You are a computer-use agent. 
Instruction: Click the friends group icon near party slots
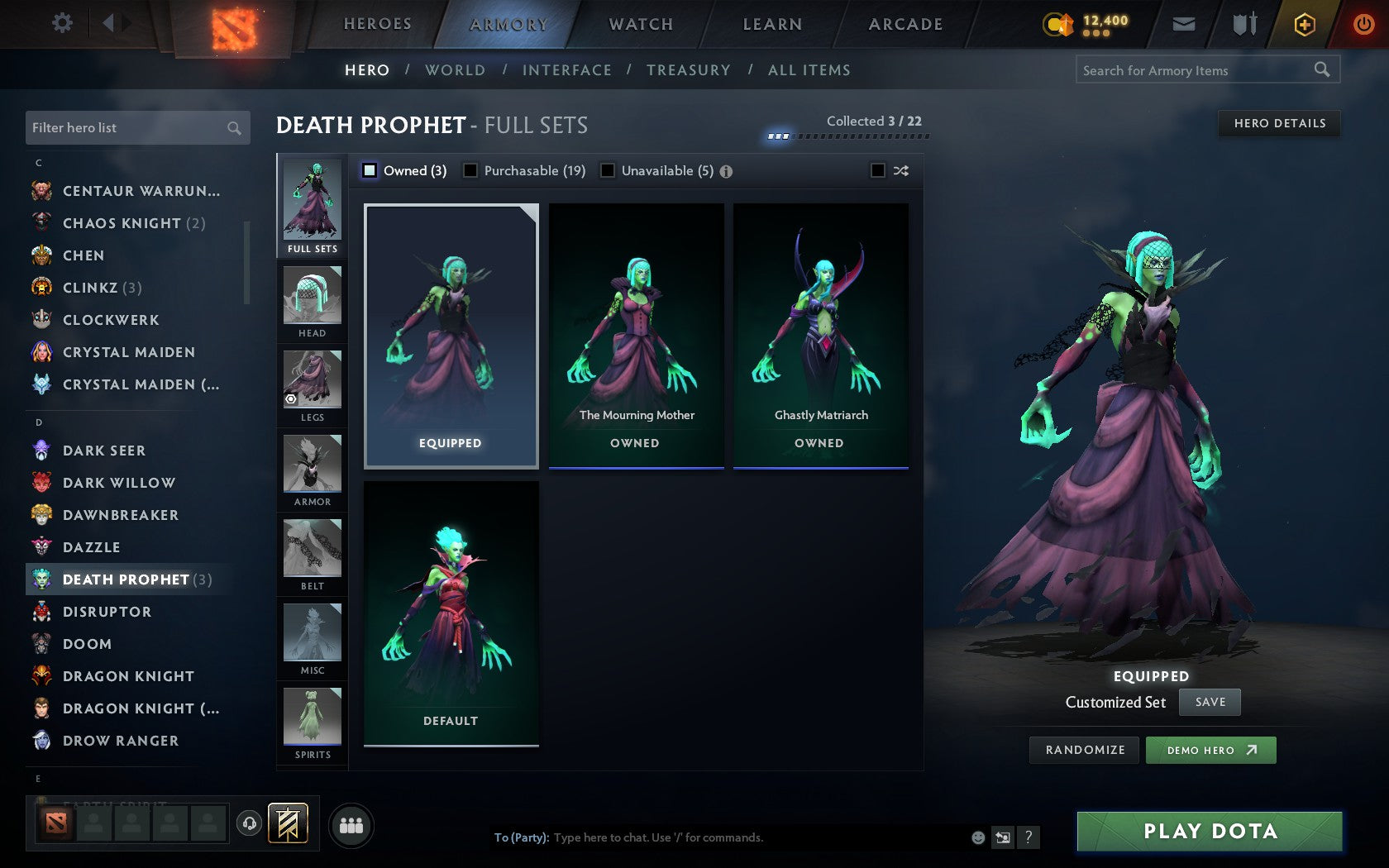351,823
